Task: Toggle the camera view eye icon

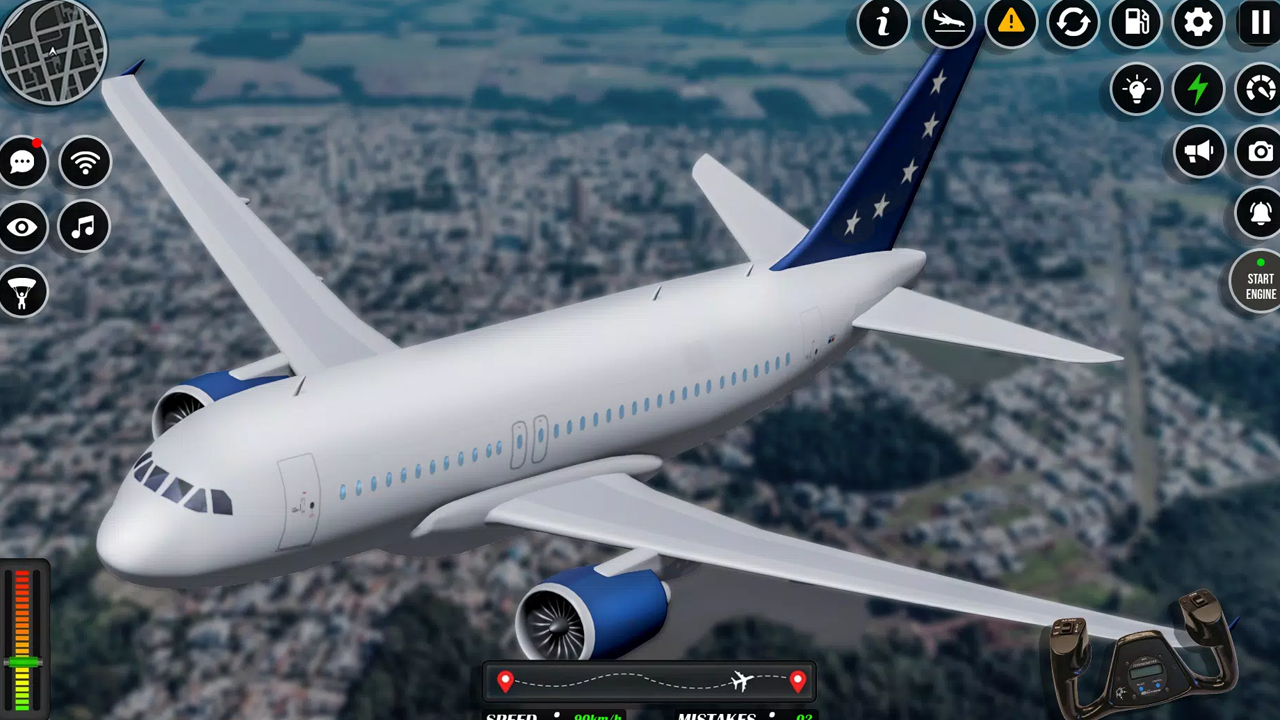Action: coord(22,227)
